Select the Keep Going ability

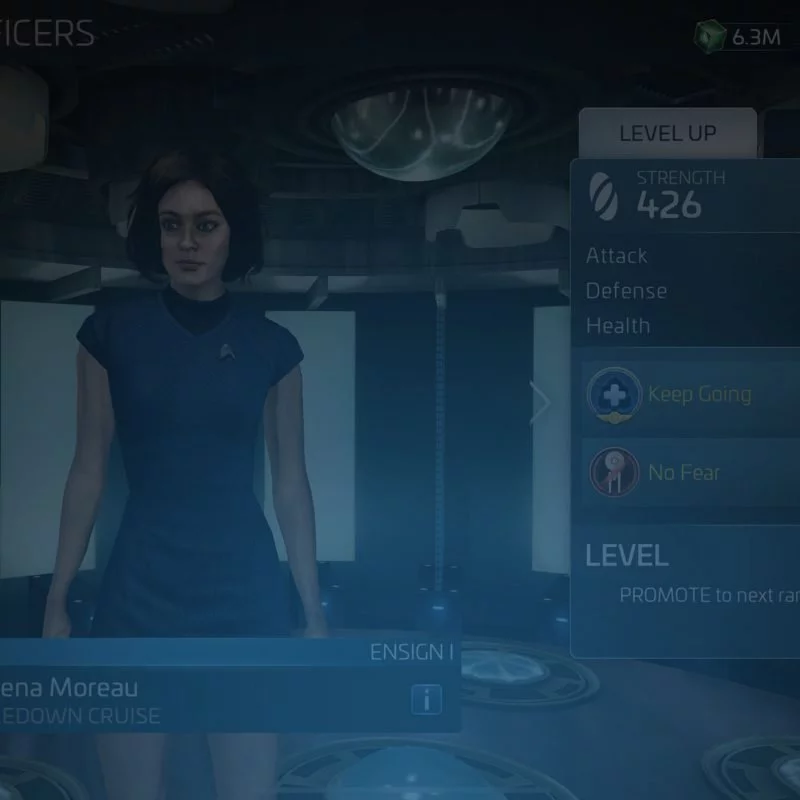[x=692, y=394]
